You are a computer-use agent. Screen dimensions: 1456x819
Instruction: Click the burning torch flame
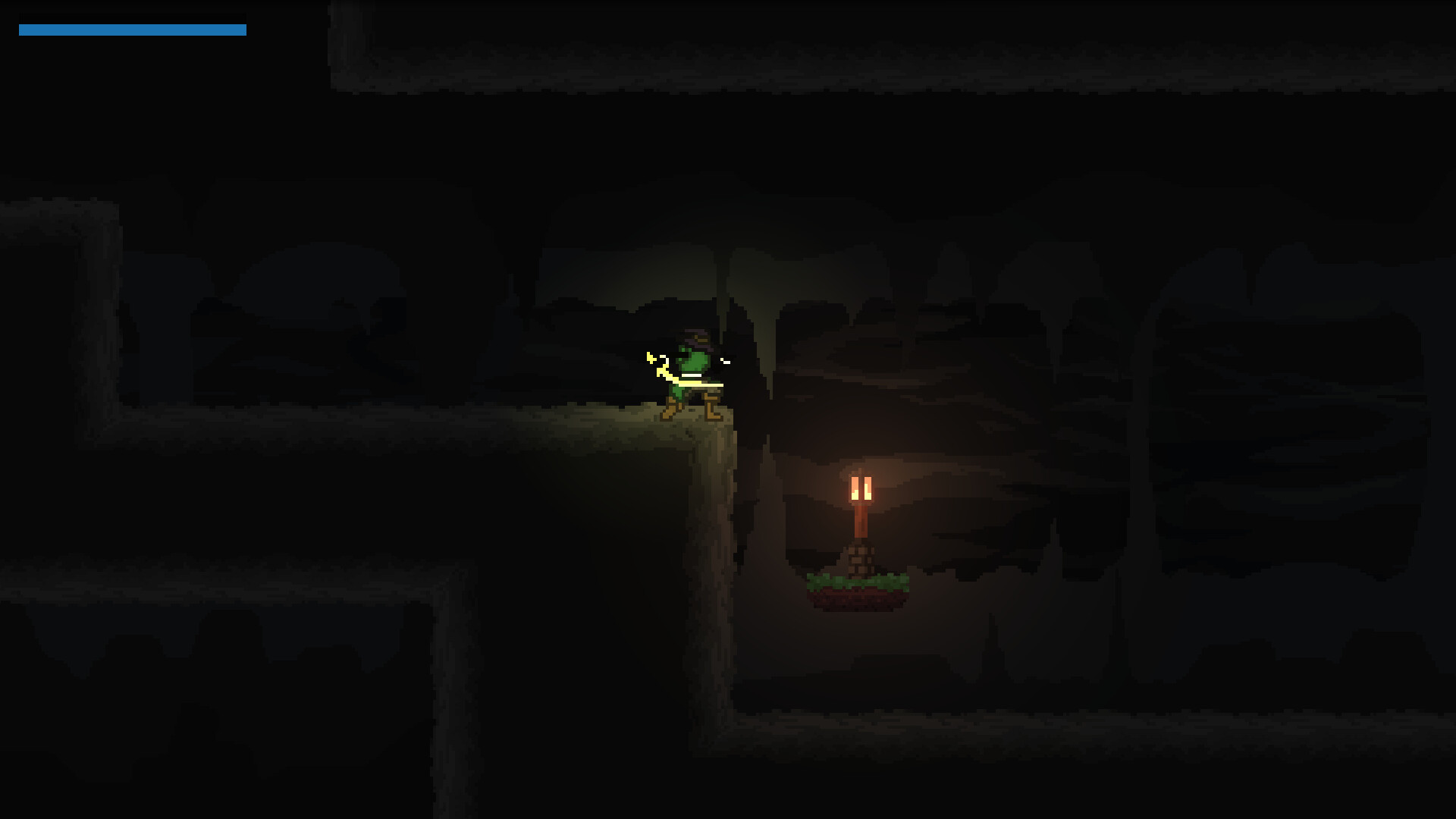pyautogui.click(x=861, y=489)
